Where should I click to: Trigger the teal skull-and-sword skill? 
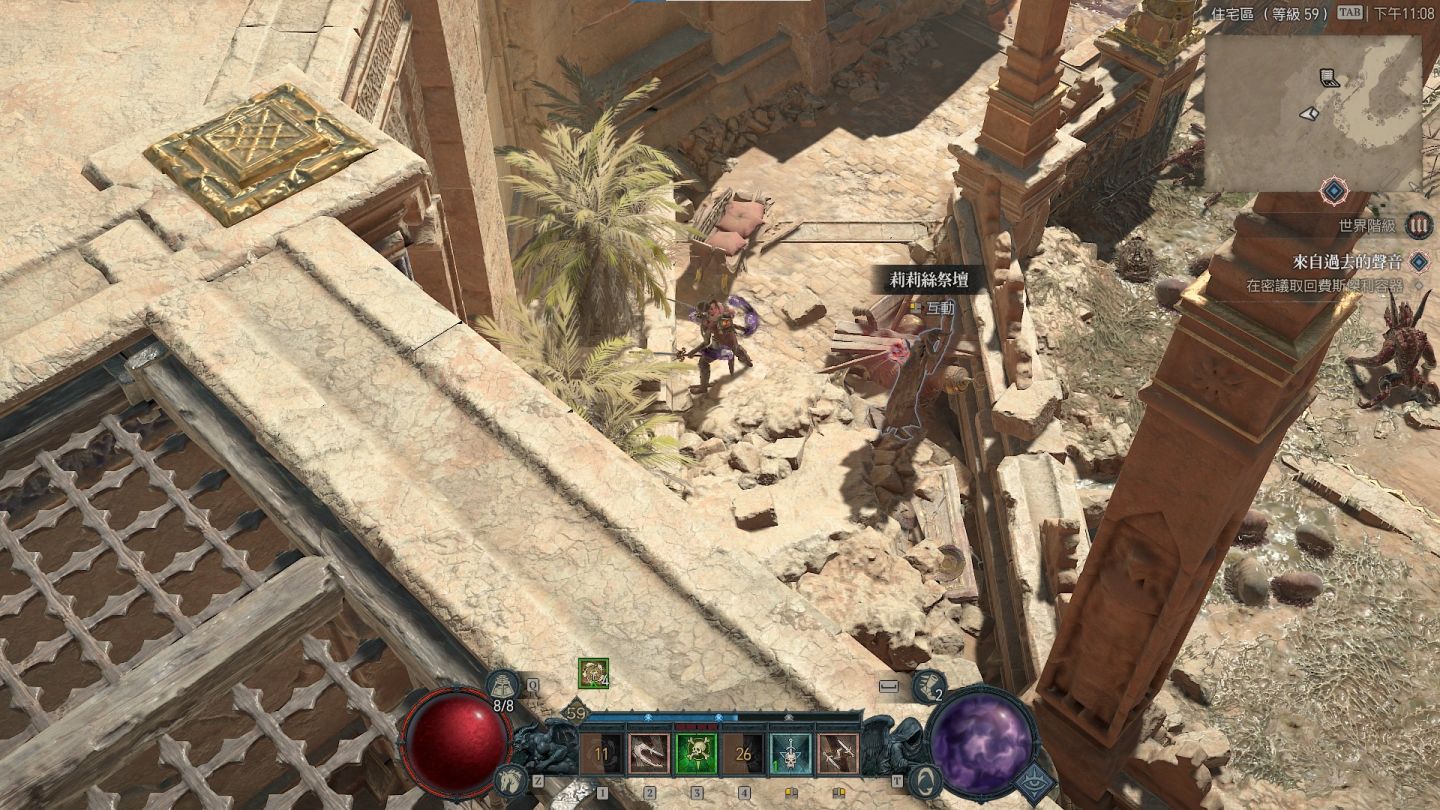[x=791, y=753]
